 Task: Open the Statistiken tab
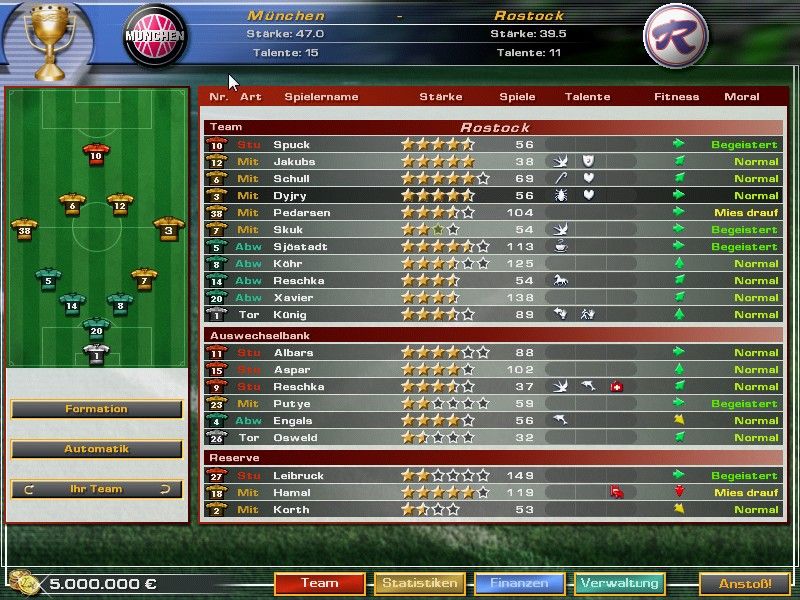(x=419, y=583)
